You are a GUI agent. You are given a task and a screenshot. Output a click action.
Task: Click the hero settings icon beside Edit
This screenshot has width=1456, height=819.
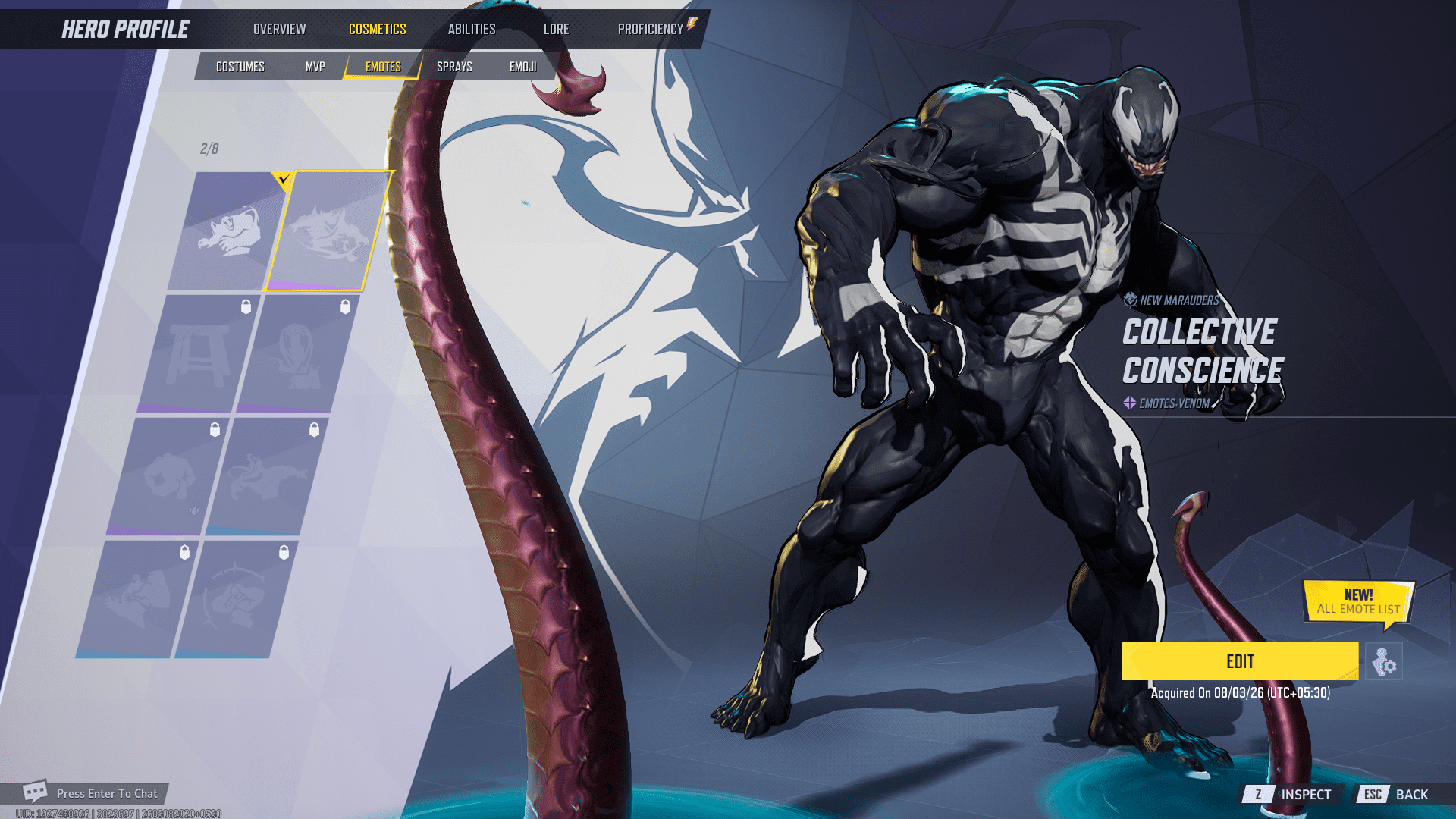point(1384,662)
